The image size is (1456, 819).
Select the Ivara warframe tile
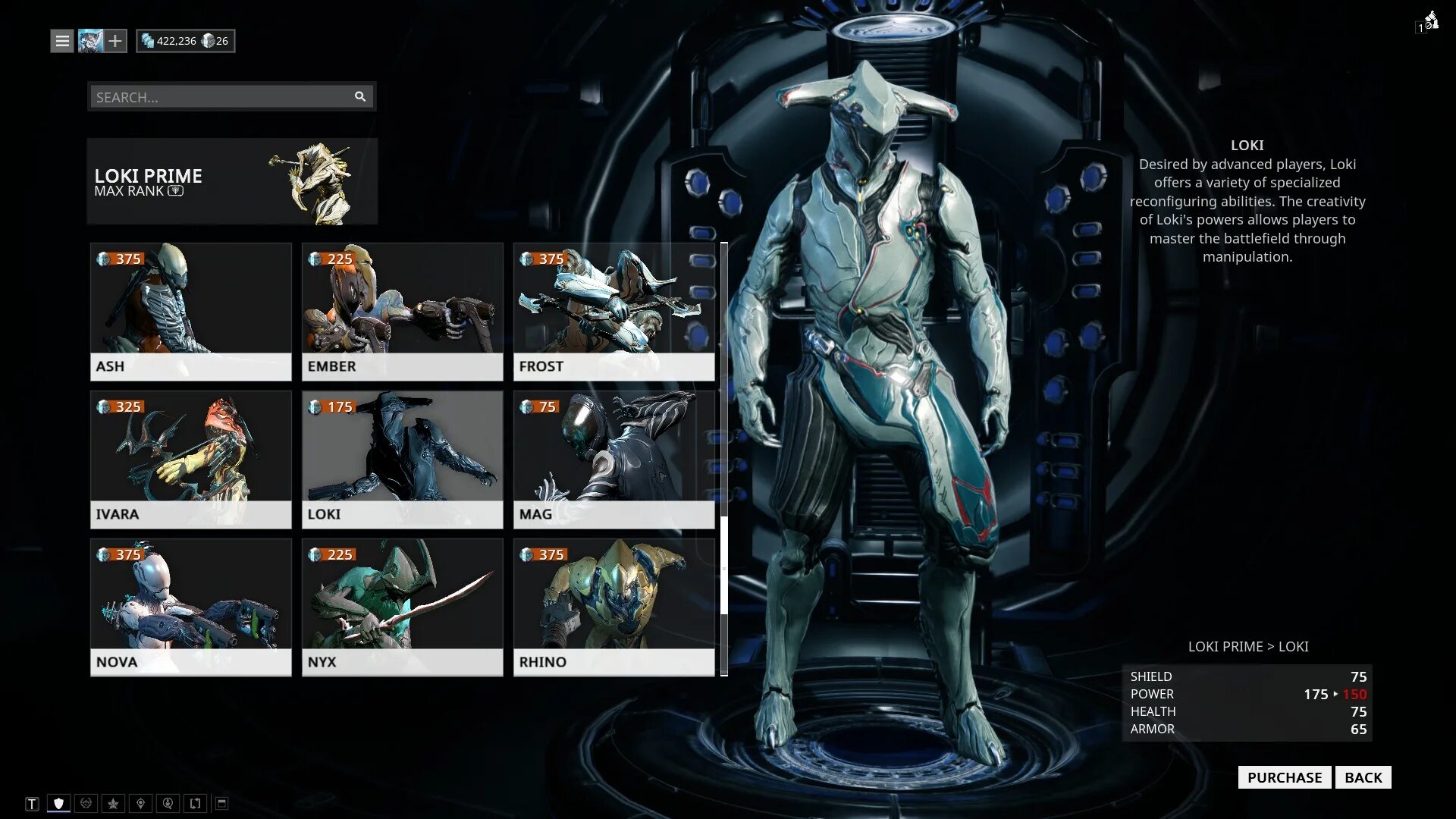190,459
